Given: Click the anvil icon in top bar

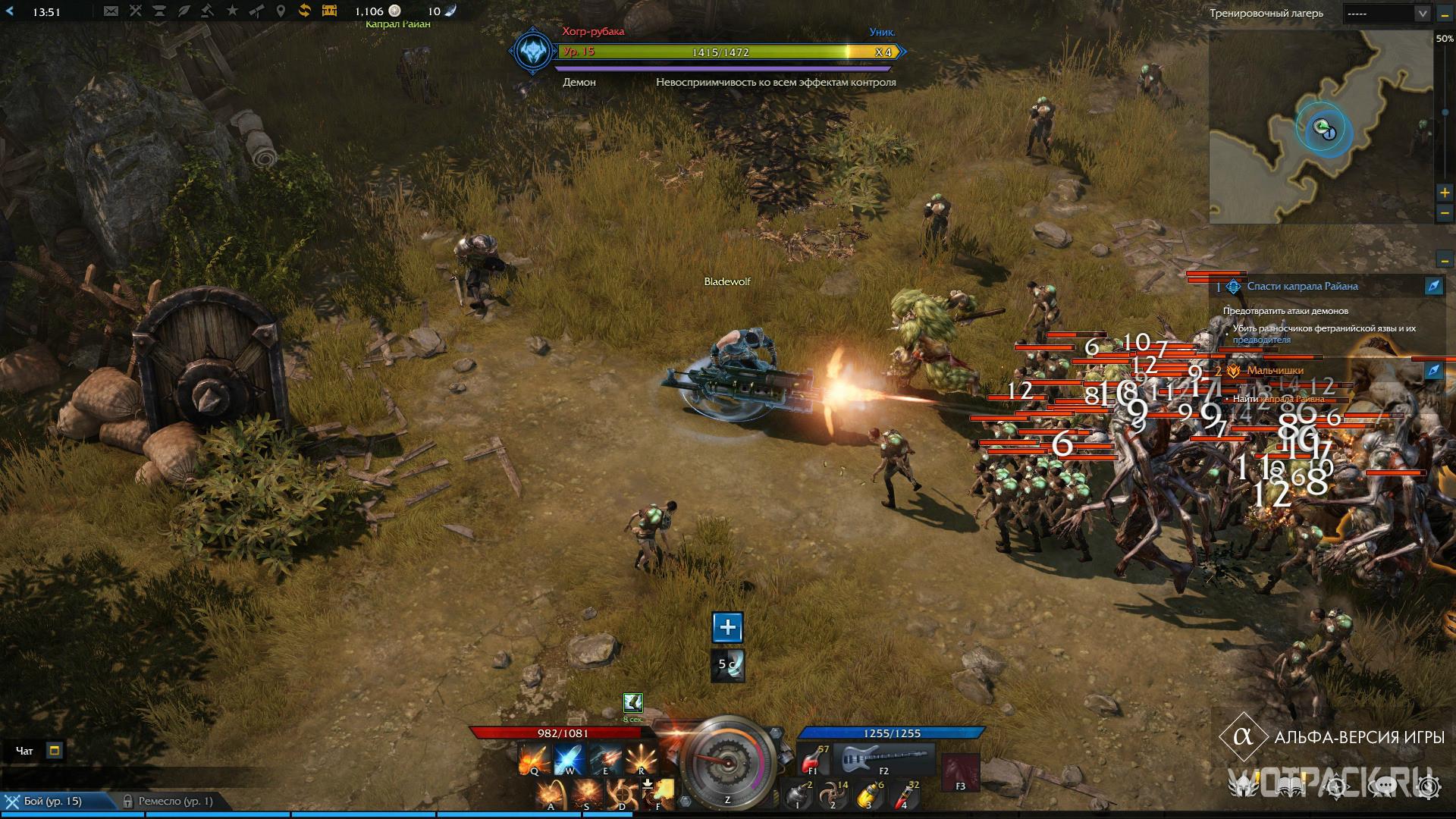Looking at the screenshot, I should (x=159, y=11).
